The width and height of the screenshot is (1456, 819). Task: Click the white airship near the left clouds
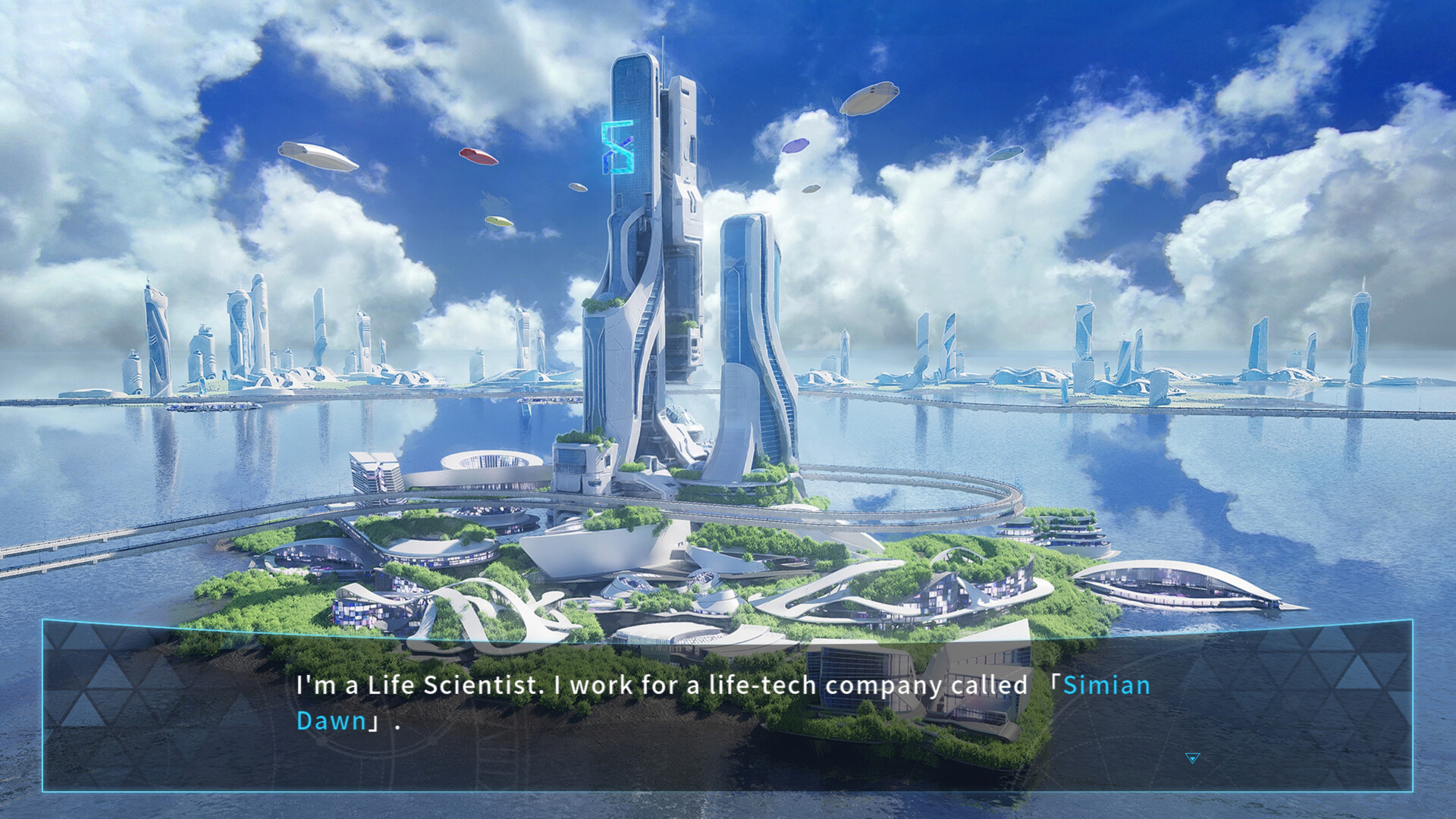(318, 153)
